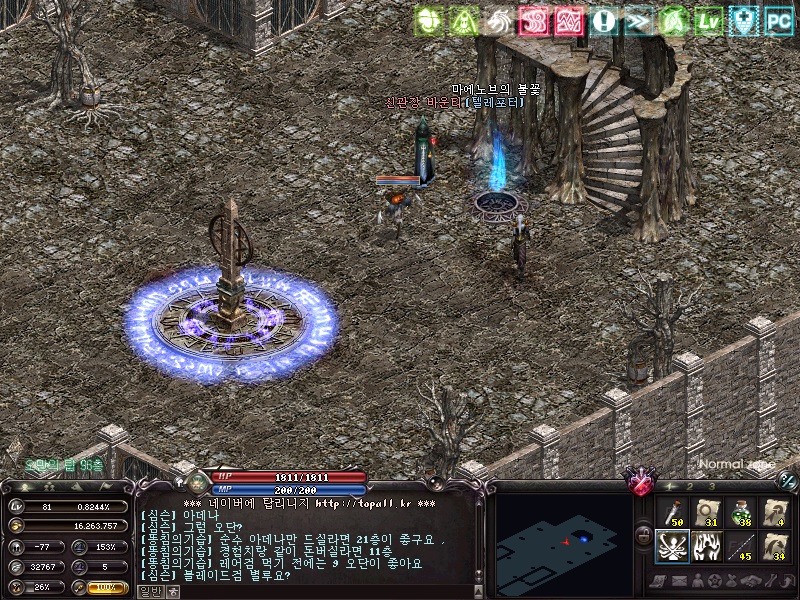Select the double-arrow haste icon
The height and width of the screenshot is (600, 800).
point(639,20)
